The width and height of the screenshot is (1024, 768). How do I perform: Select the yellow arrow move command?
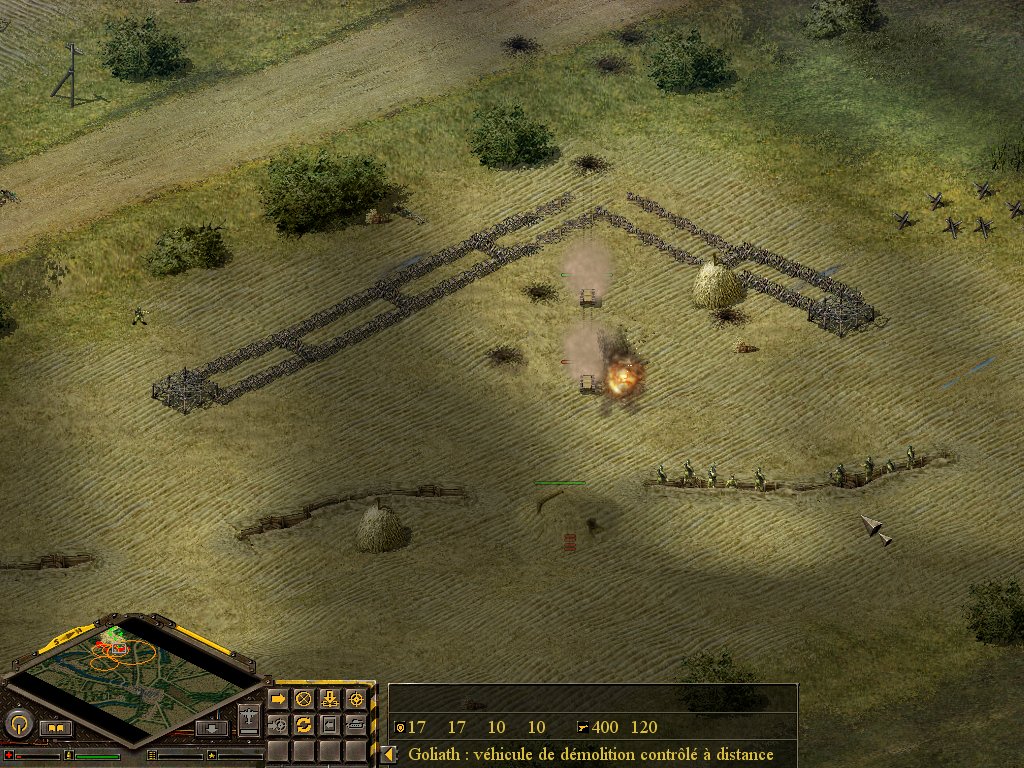point(278,699)
